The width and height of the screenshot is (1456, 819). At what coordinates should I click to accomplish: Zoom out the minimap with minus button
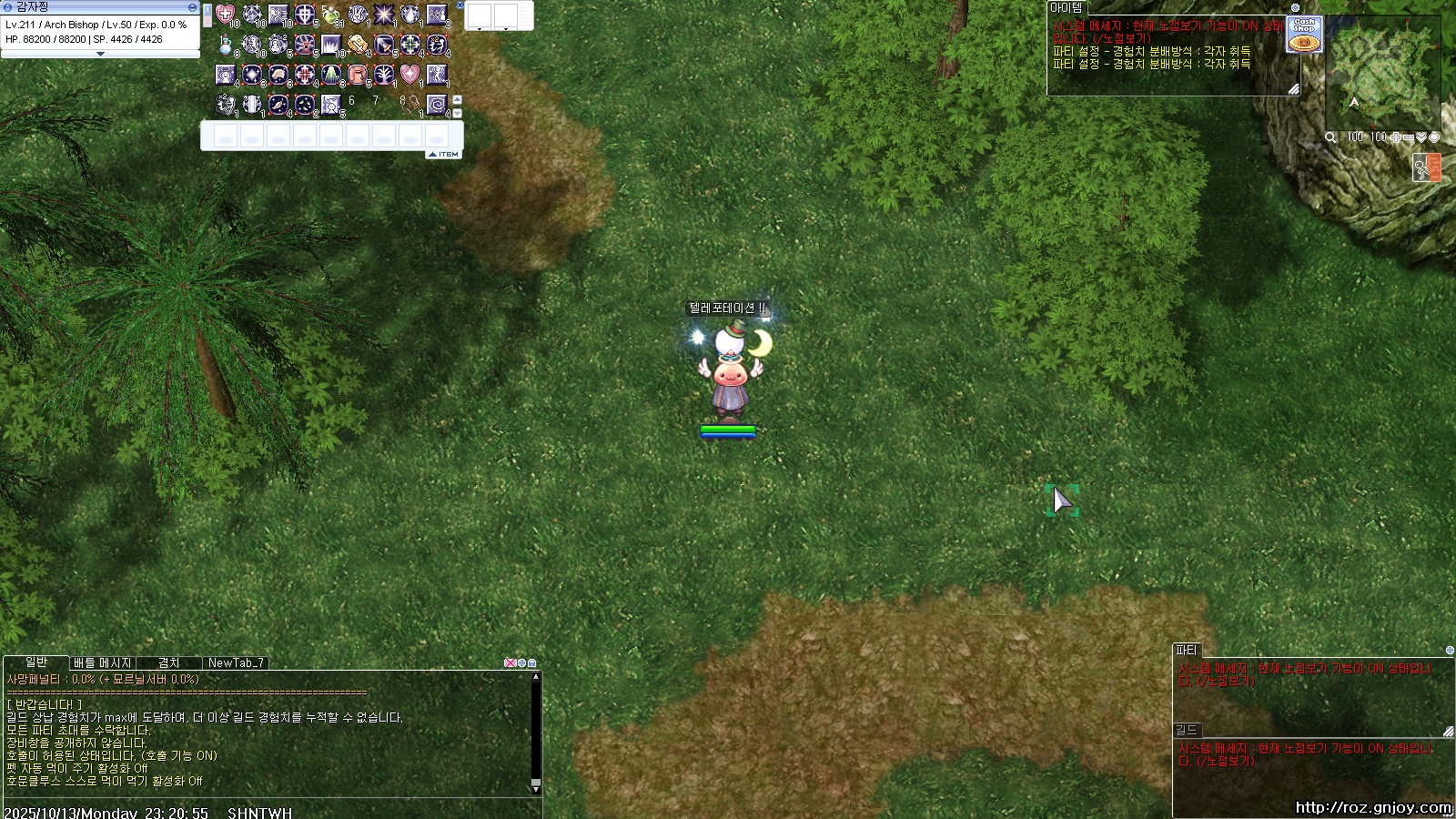(1409, 137)
